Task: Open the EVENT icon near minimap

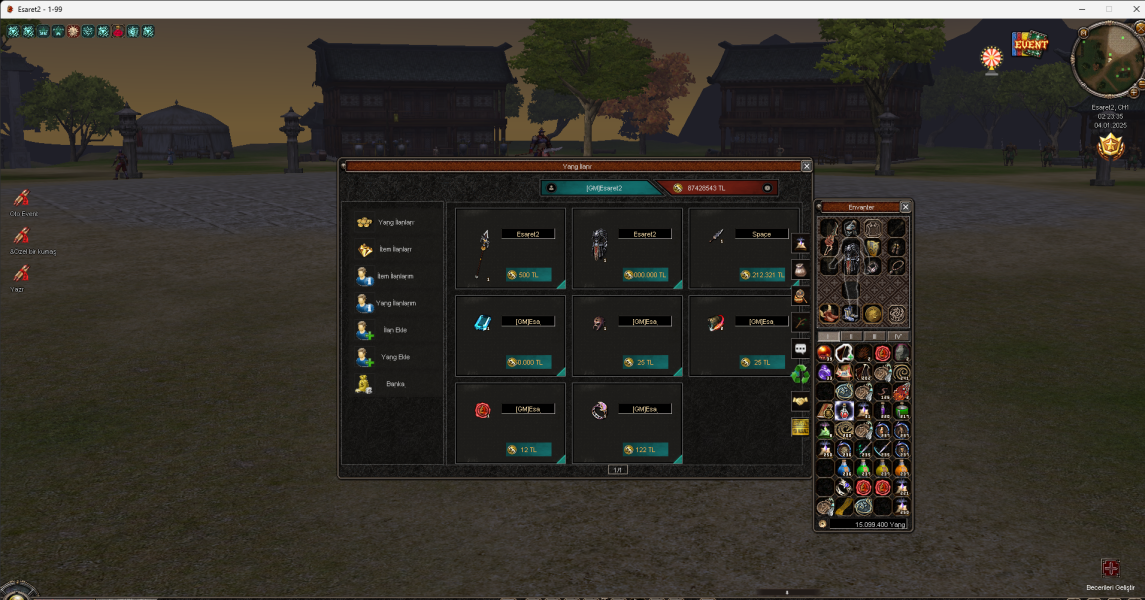Action: click(1030, 45)
